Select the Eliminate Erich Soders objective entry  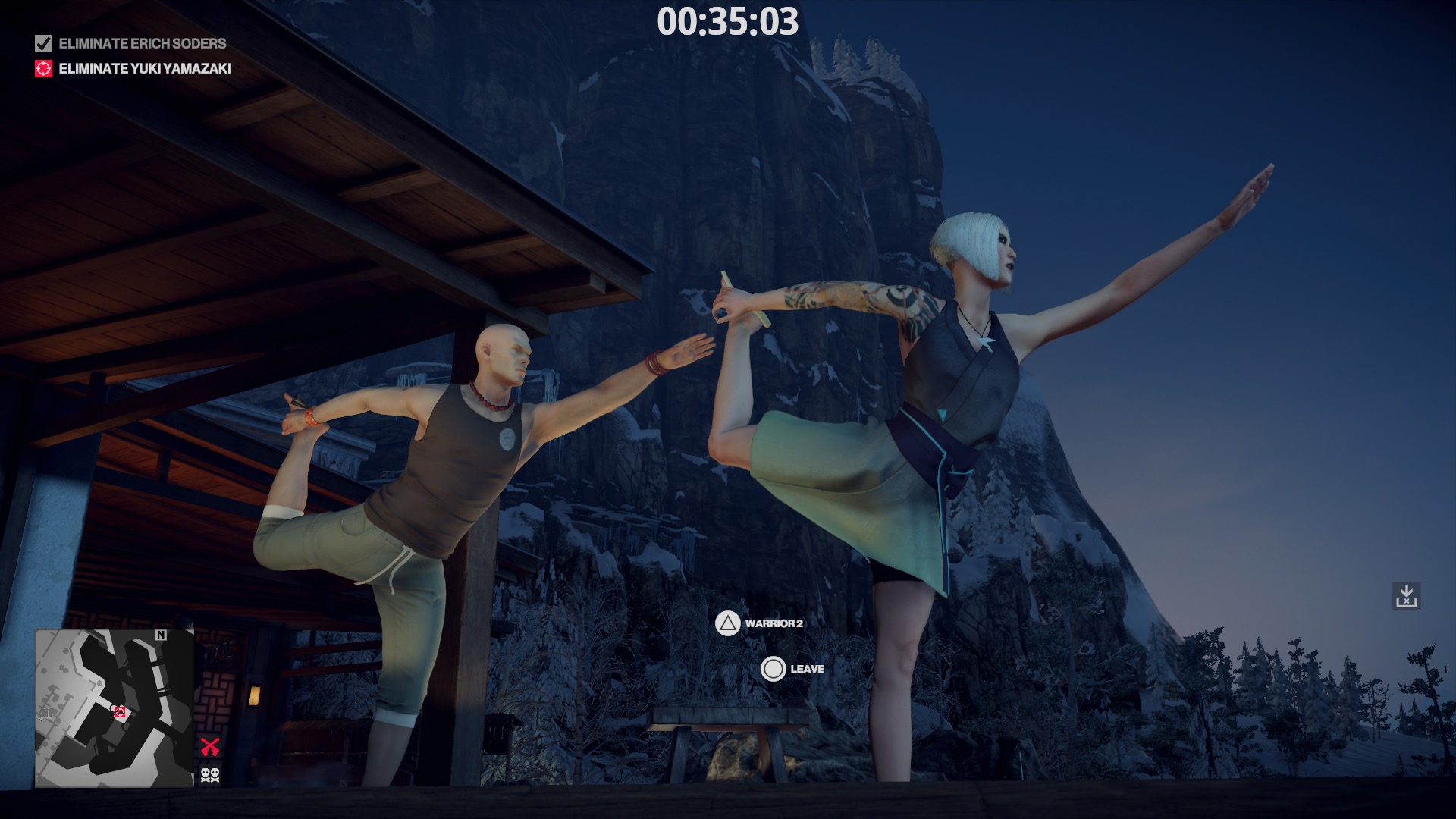coord(141,45)
